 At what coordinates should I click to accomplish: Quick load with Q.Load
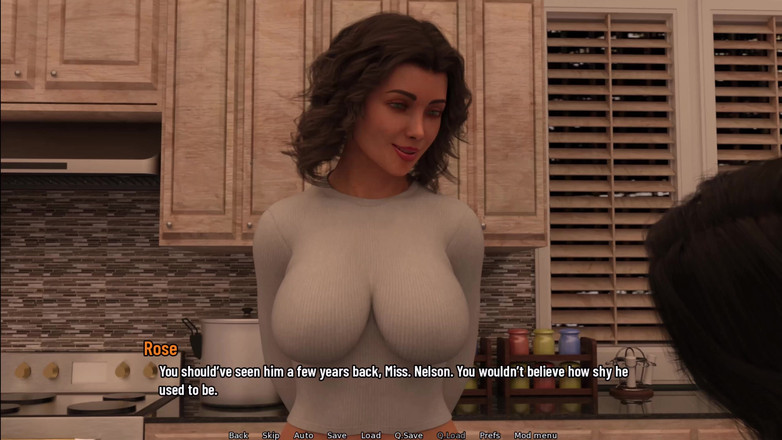coord(451,435)
